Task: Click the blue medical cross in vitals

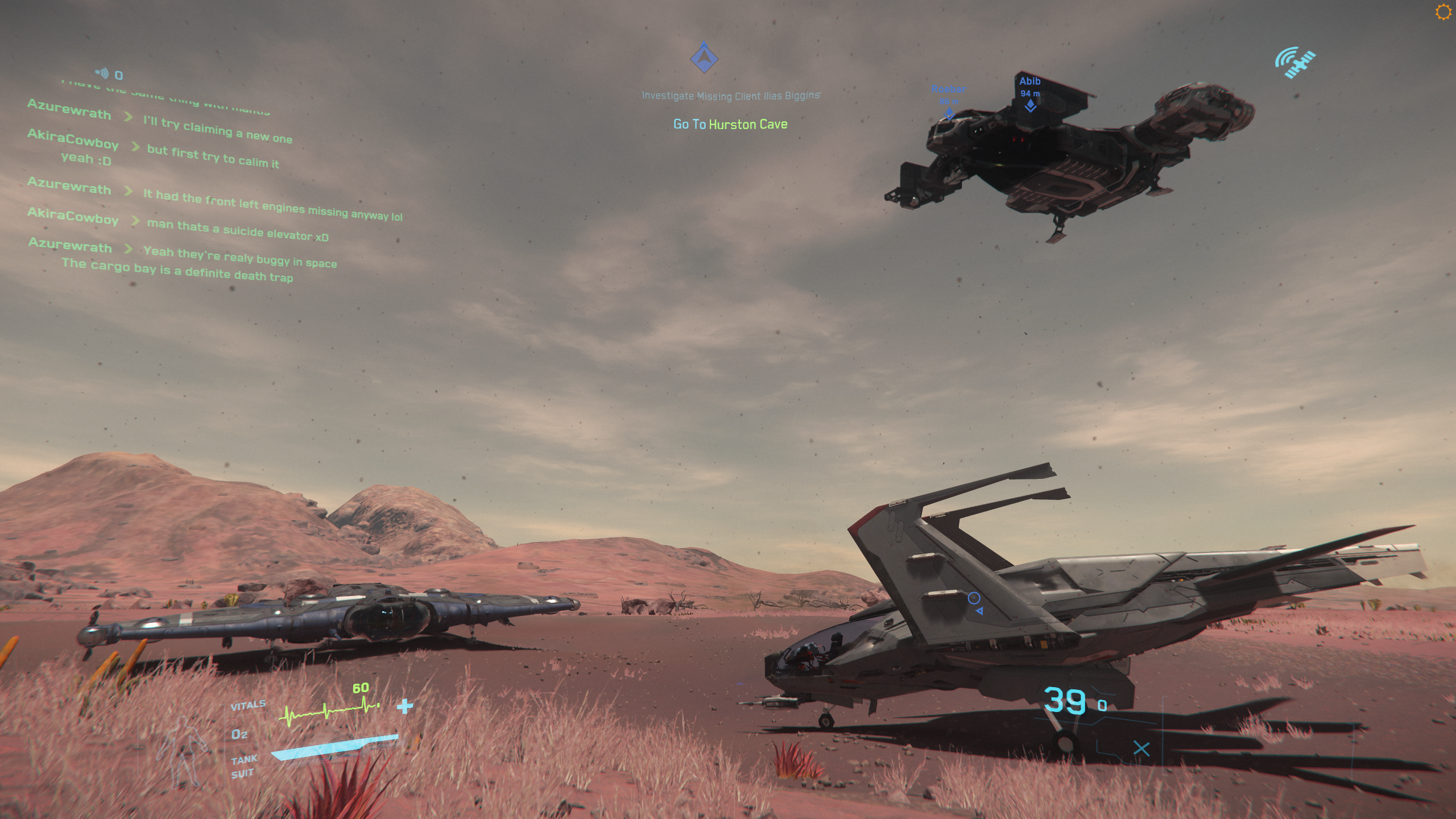Action: (x=405, y=706)
